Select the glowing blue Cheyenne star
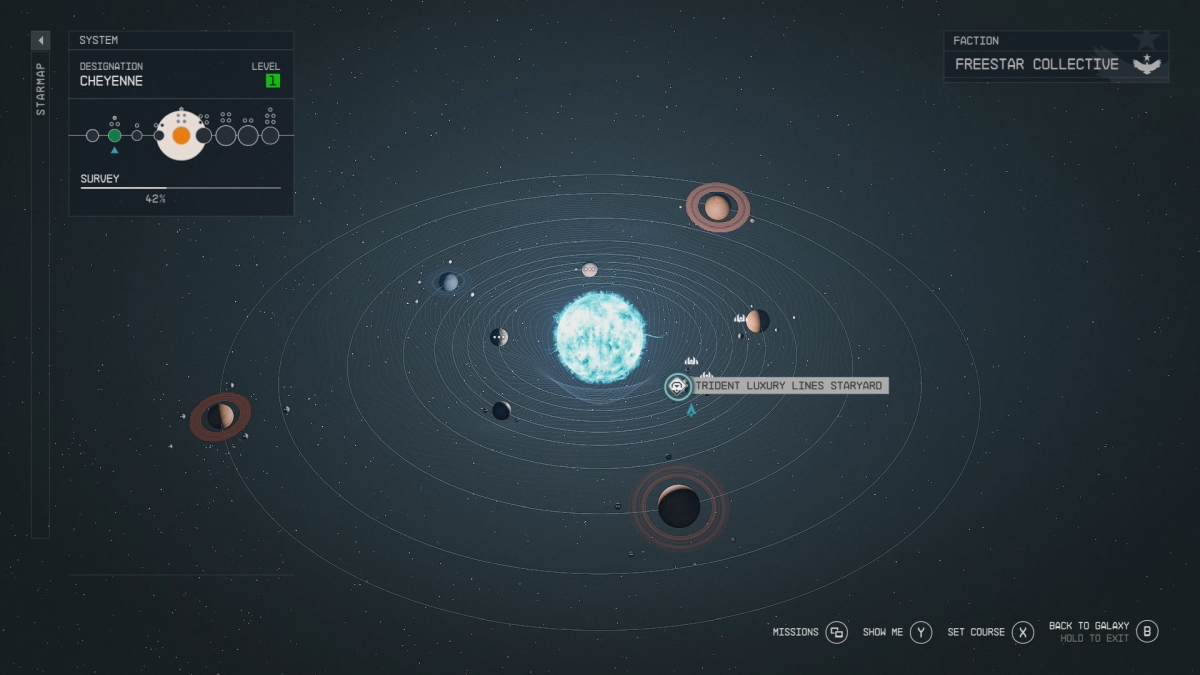The image size is (1200, 675). [600, 336]
